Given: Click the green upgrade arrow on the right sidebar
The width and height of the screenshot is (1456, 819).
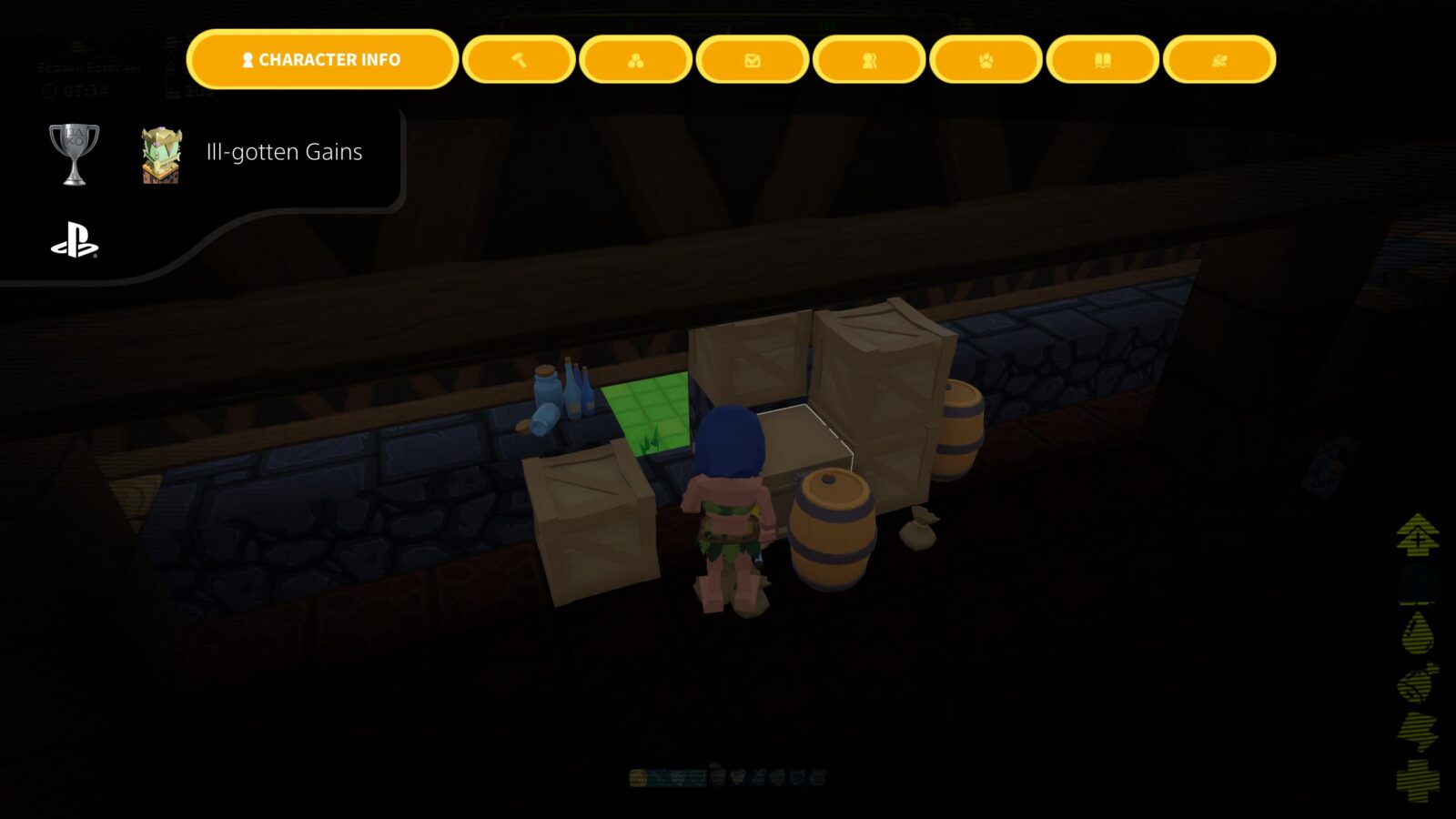Looking at the screenshot, I should [1415, 536].
